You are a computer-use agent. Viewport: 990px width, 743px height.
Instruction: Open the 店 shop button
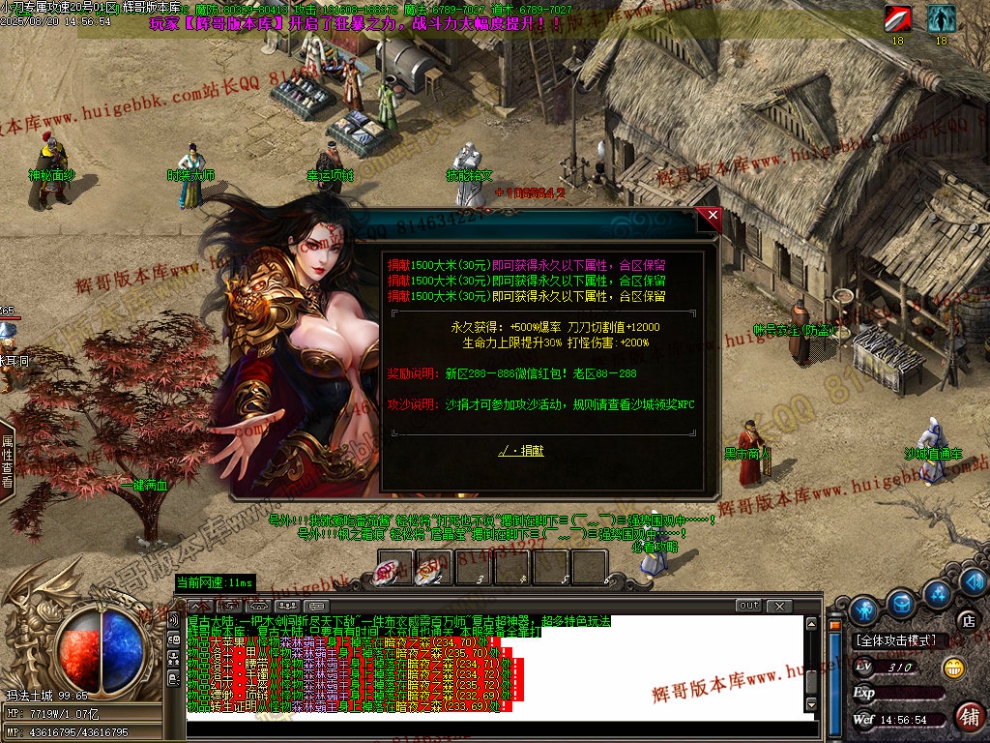point(967,621)
